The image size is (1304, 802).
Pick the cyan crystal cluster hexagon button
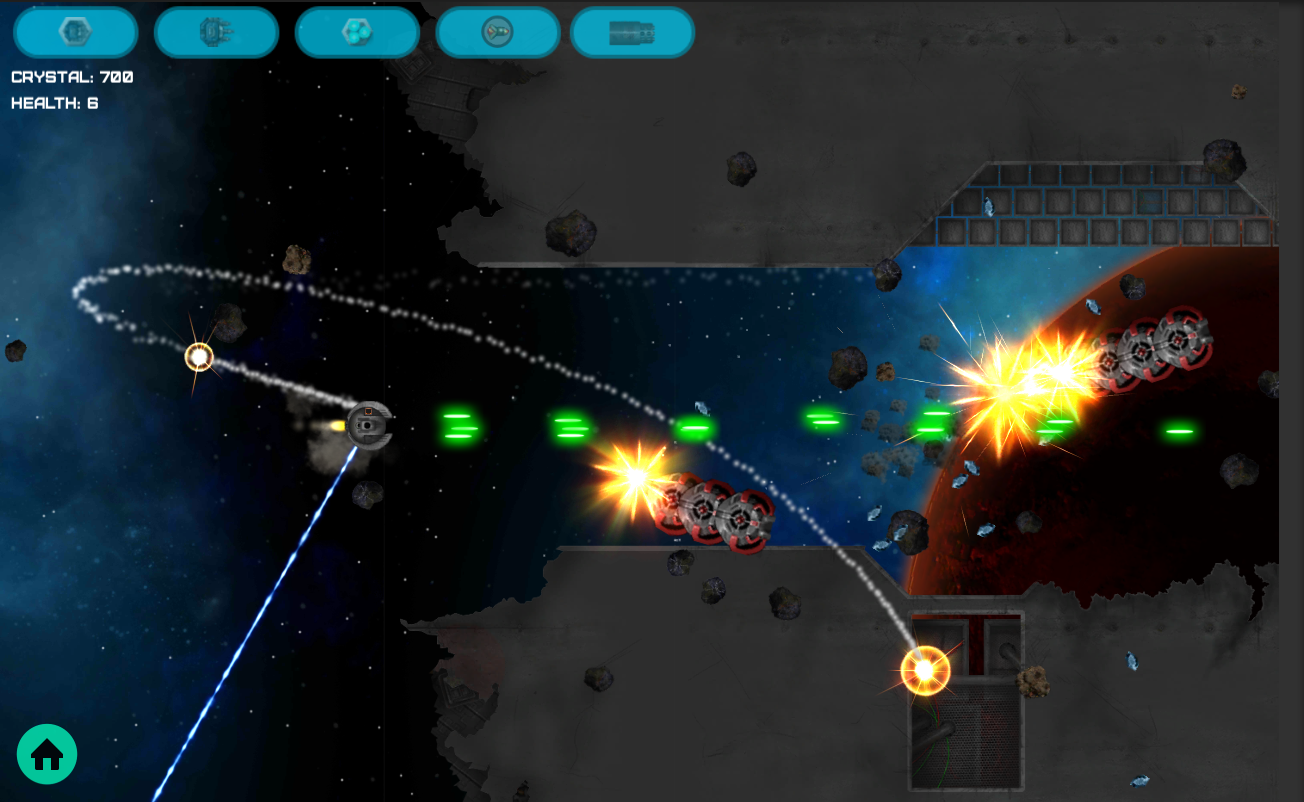(x=357, y=32)
